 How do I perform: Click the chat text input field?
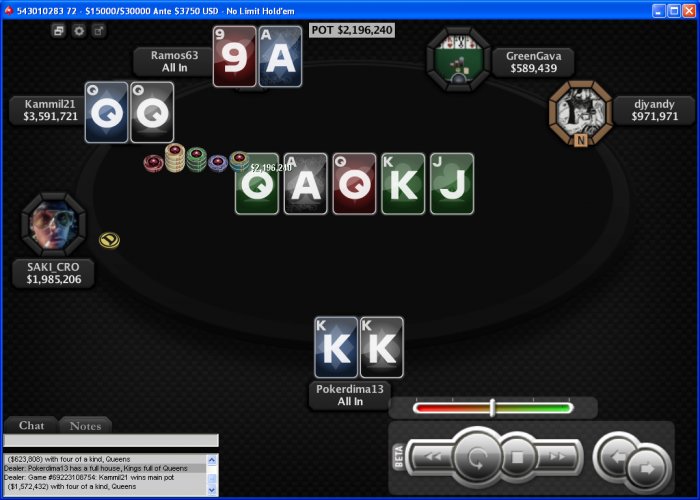[x=111, y=440]
